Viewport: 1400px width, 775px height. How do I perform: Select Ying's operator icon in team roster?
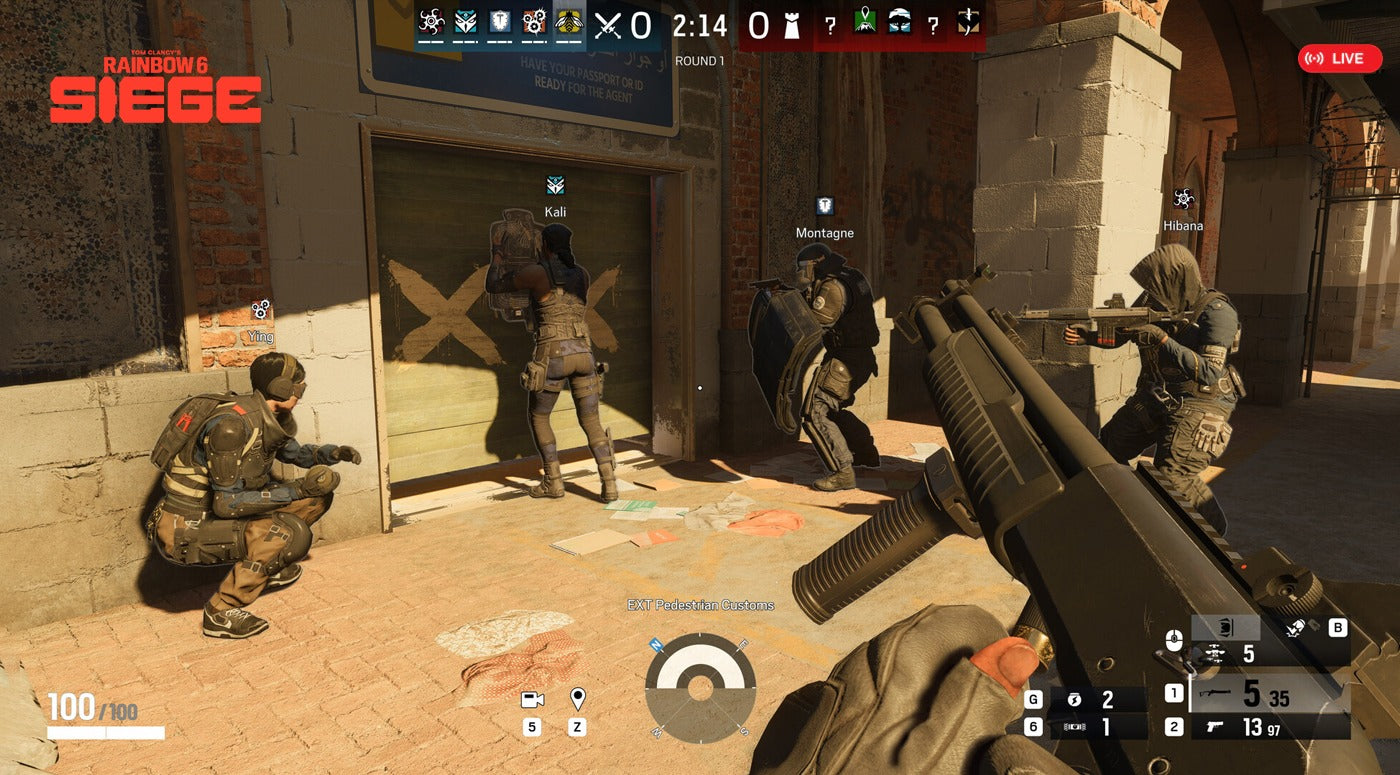[x=534, y=22]
